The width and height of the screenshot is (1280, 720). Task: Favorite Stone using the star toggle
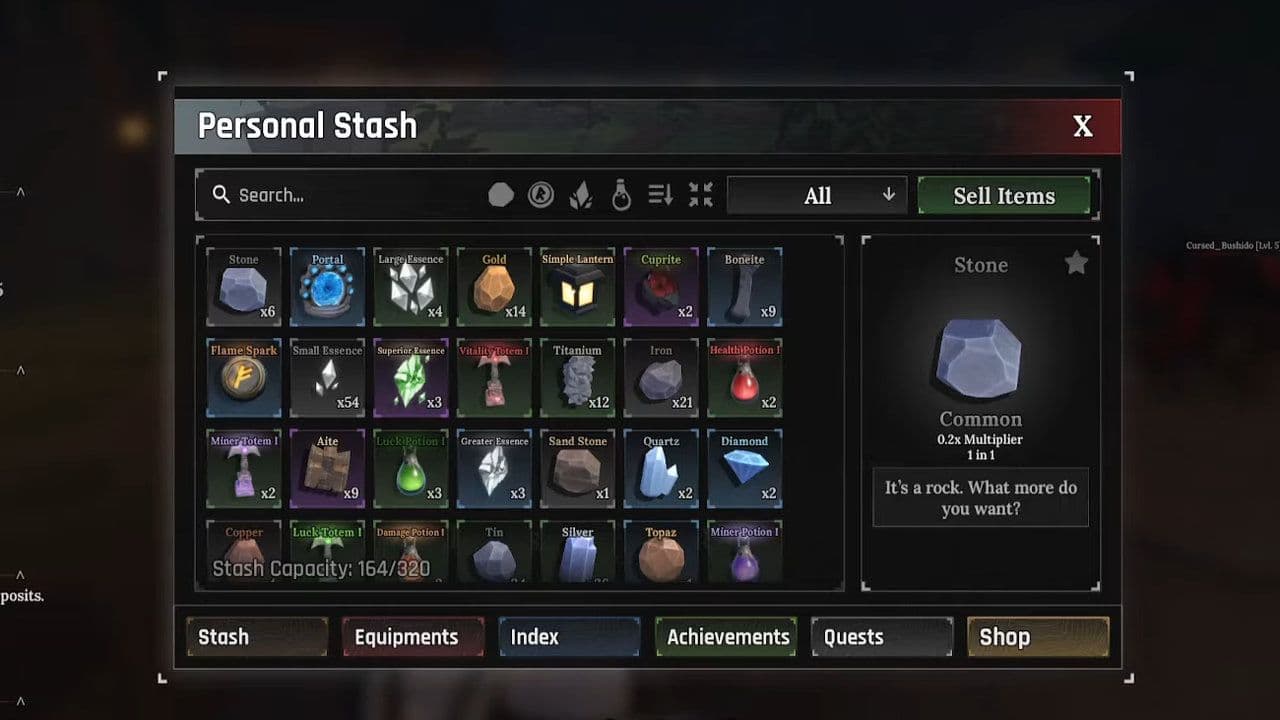coord(1076,262)
